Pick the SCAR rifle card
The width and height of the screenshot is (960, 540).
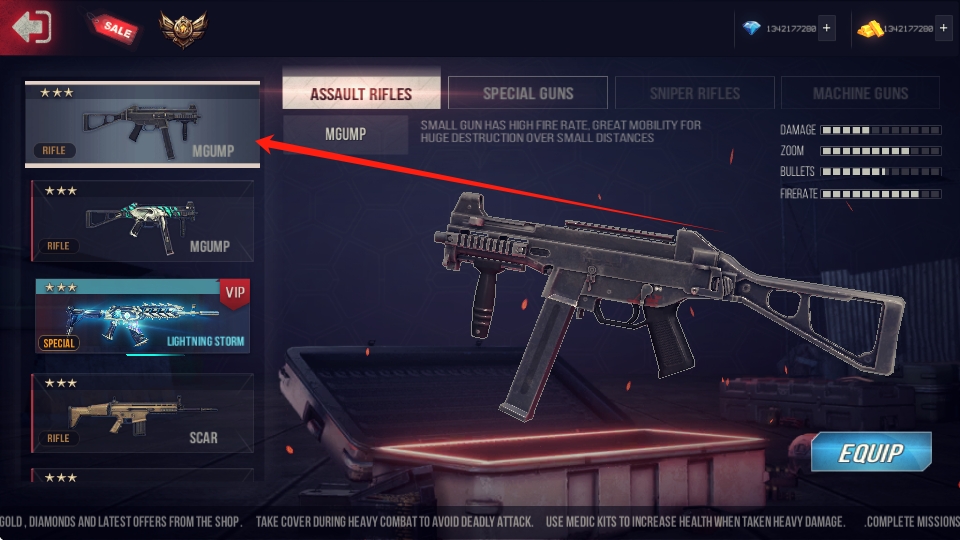coord(142,412)
